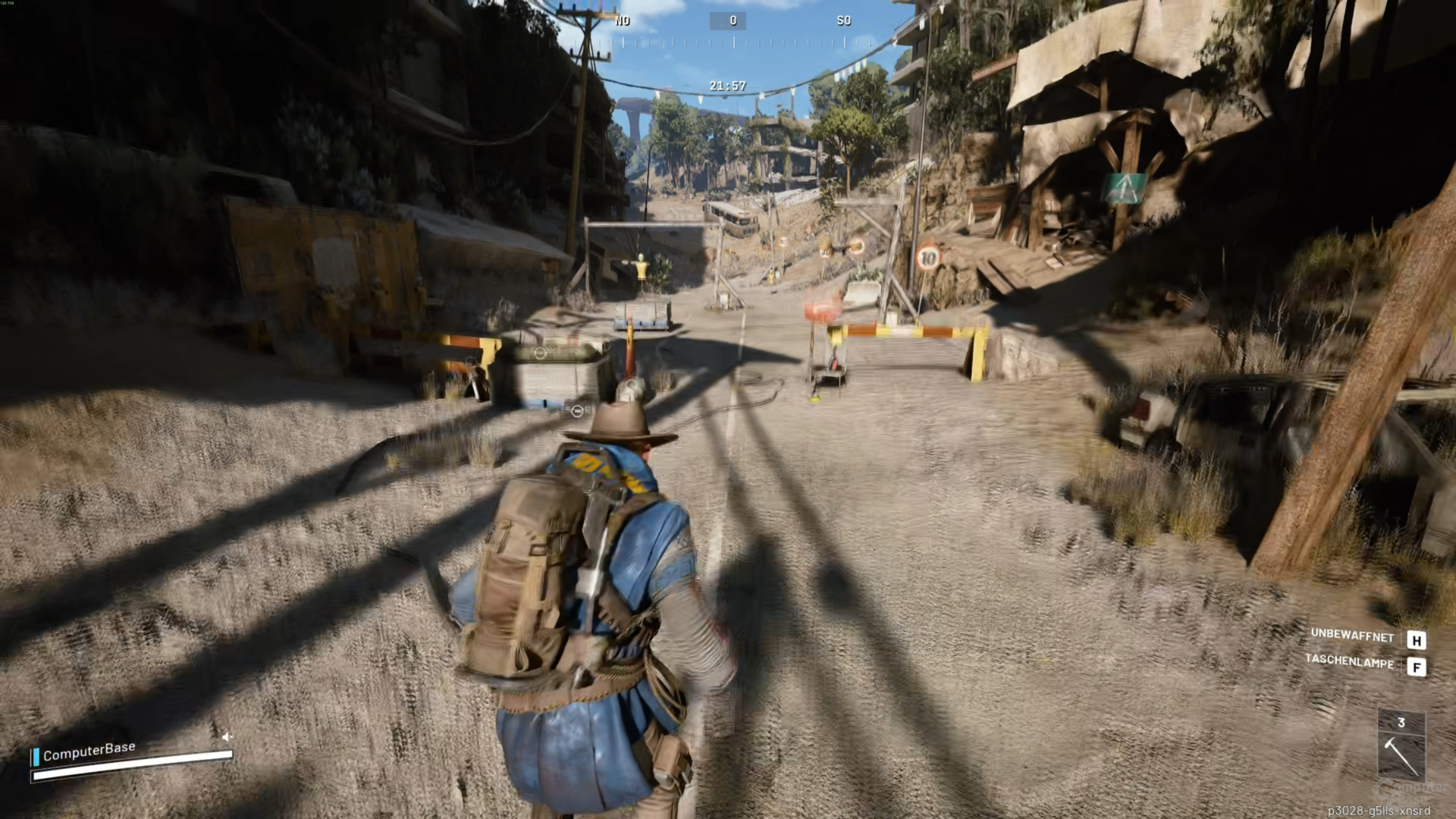Screen dimensions: 1456x819
Task: Select the pickaxe tool slot
Action: pyautogui.click(x=1401, y=755)
